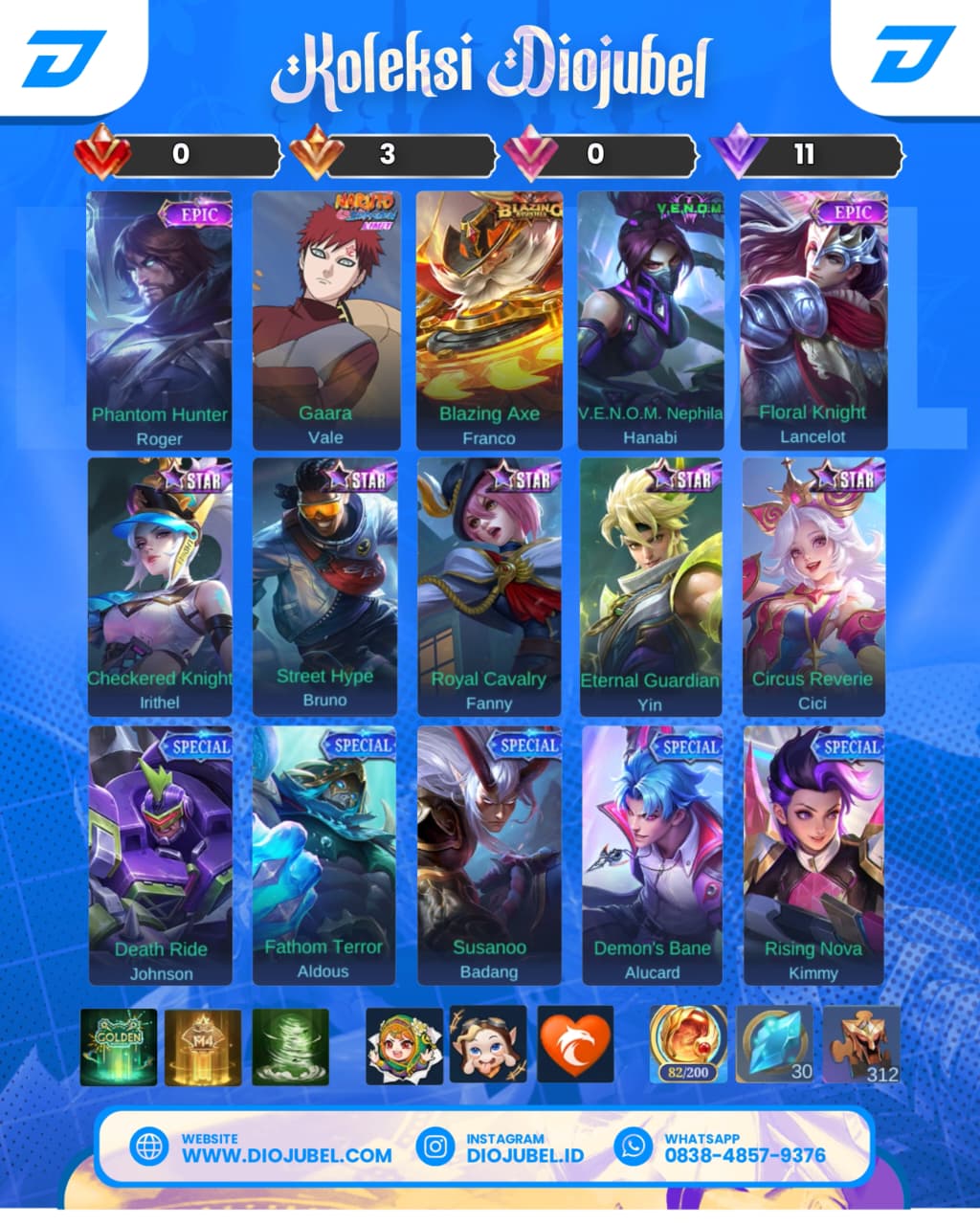Pick the Floral Knight Lancelot card

coord(813,321)
